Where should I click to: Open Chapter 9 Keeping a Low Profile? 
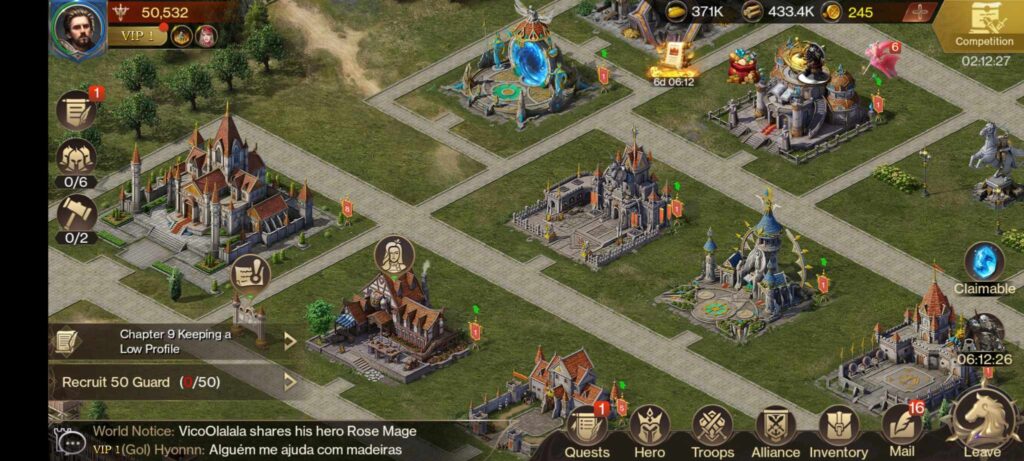(175, 341)
